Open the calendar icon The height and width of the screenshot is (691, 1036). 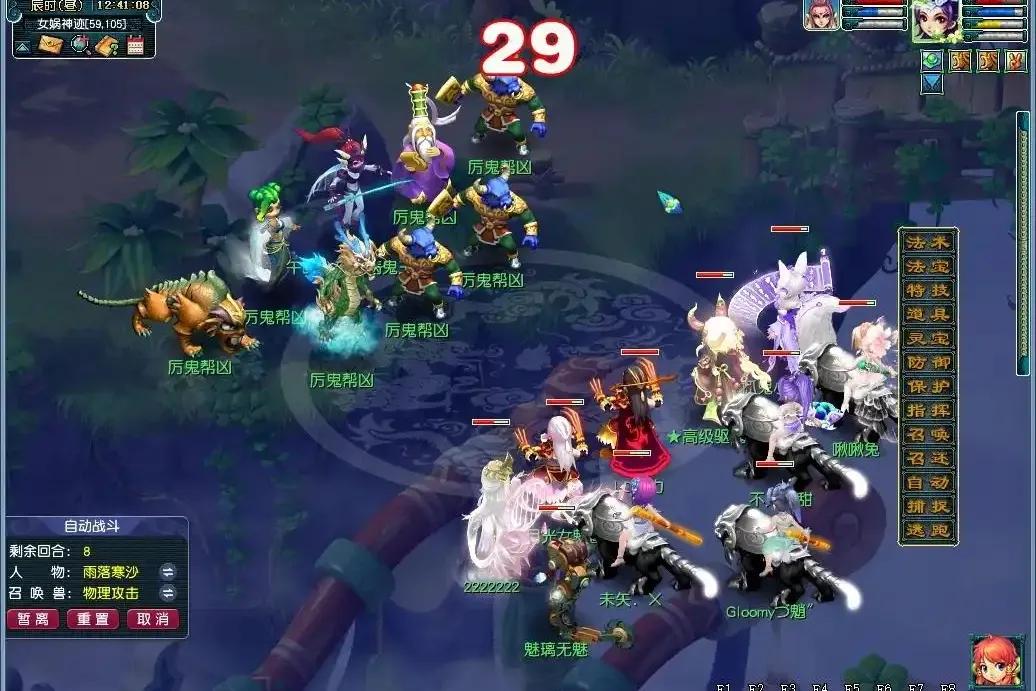tap(135, 44)
